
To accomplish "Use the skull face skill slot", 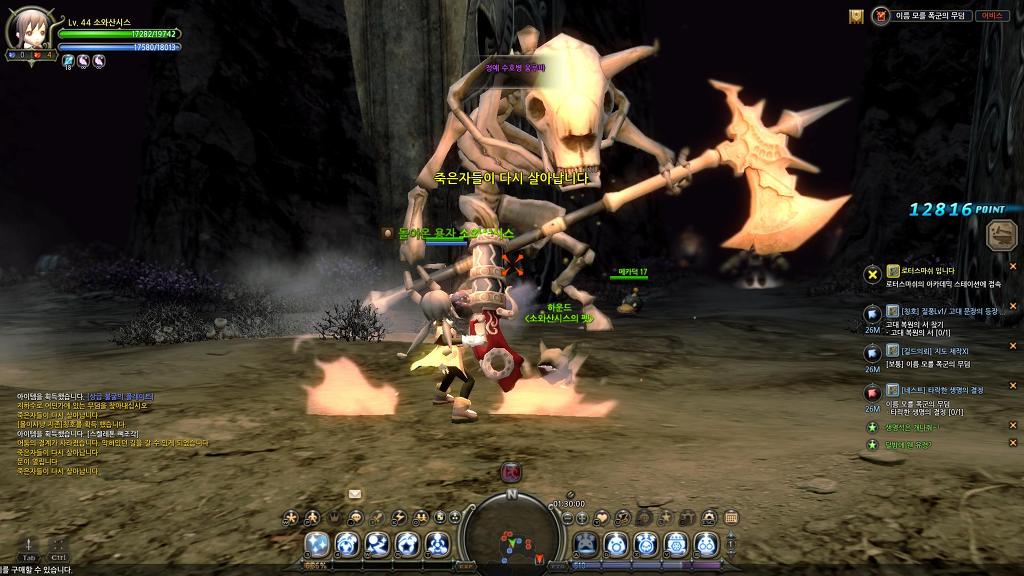I will tap(586, 544).
